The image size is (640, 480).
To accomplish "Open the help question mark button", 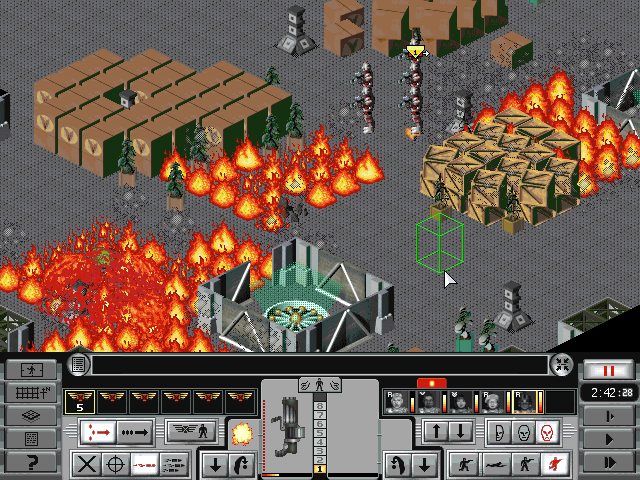I will coord(31,462).
